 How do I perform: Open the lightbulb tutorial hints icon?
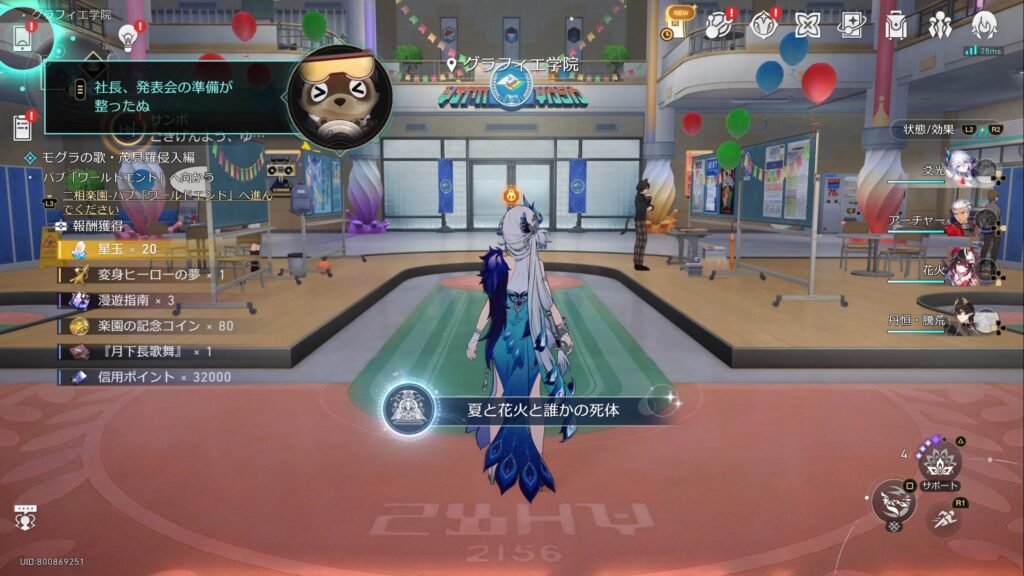point(128,37)
